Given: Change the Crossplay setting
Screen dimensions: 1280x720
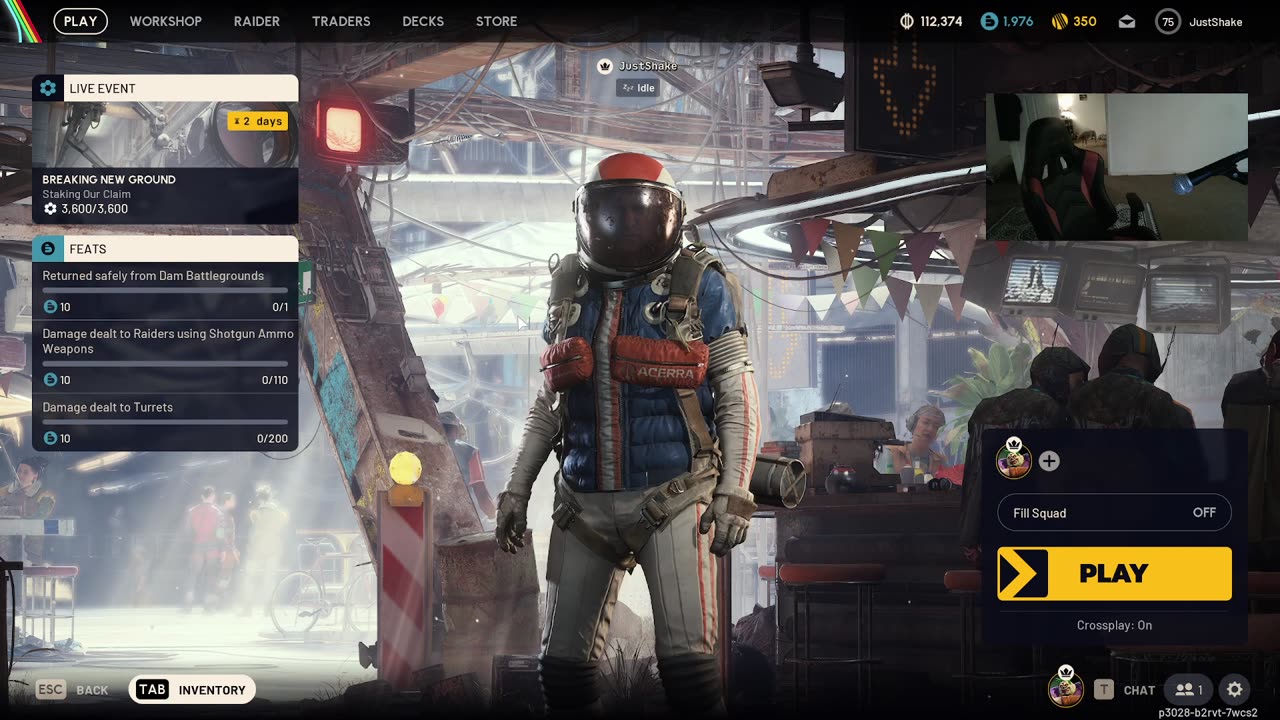Looking at the screenshot, I should 1114,625.
